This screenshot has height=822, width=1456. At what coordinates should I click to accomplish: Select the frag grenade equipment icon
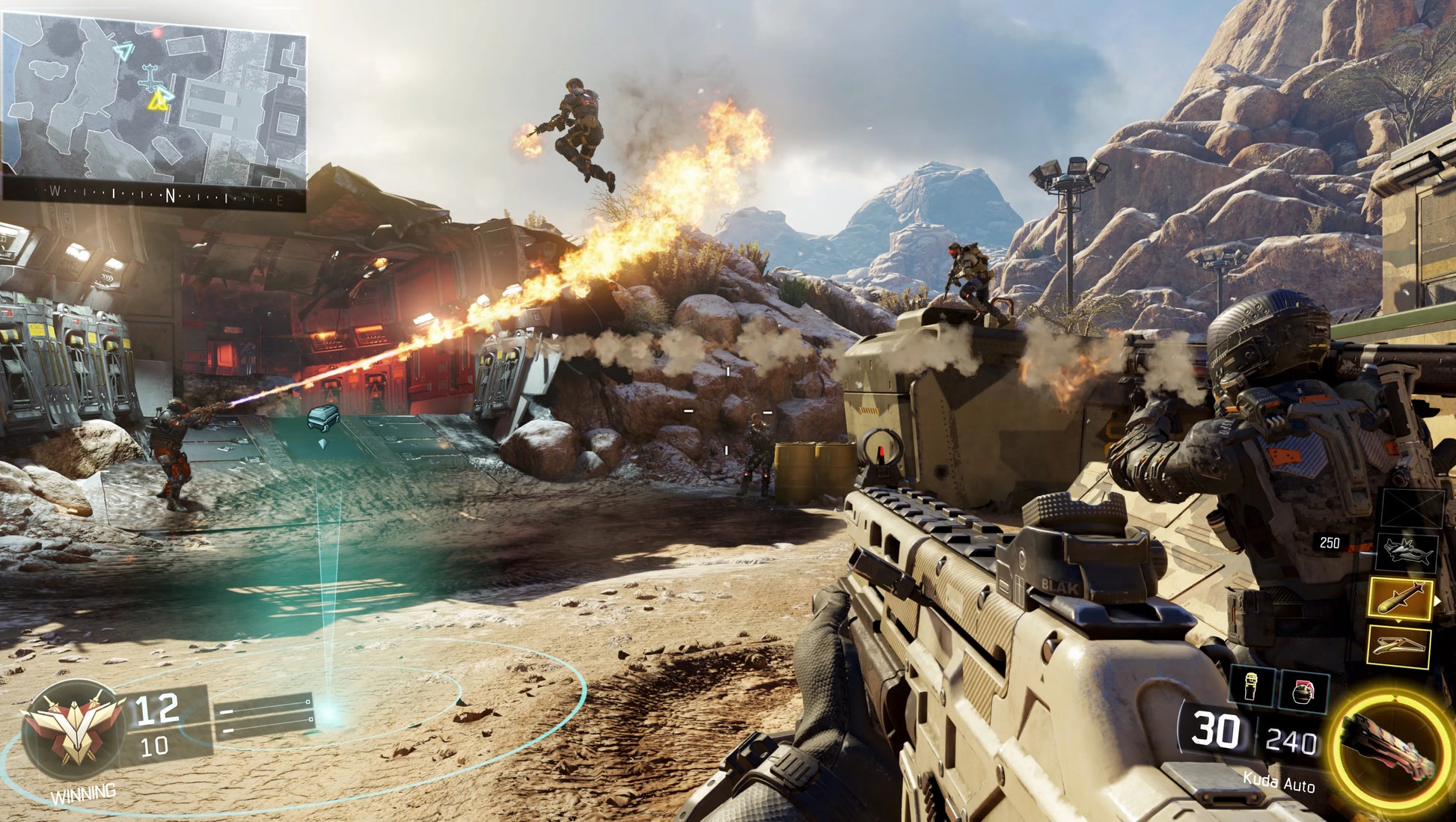pyautogui.click(x=1304, y=690)
